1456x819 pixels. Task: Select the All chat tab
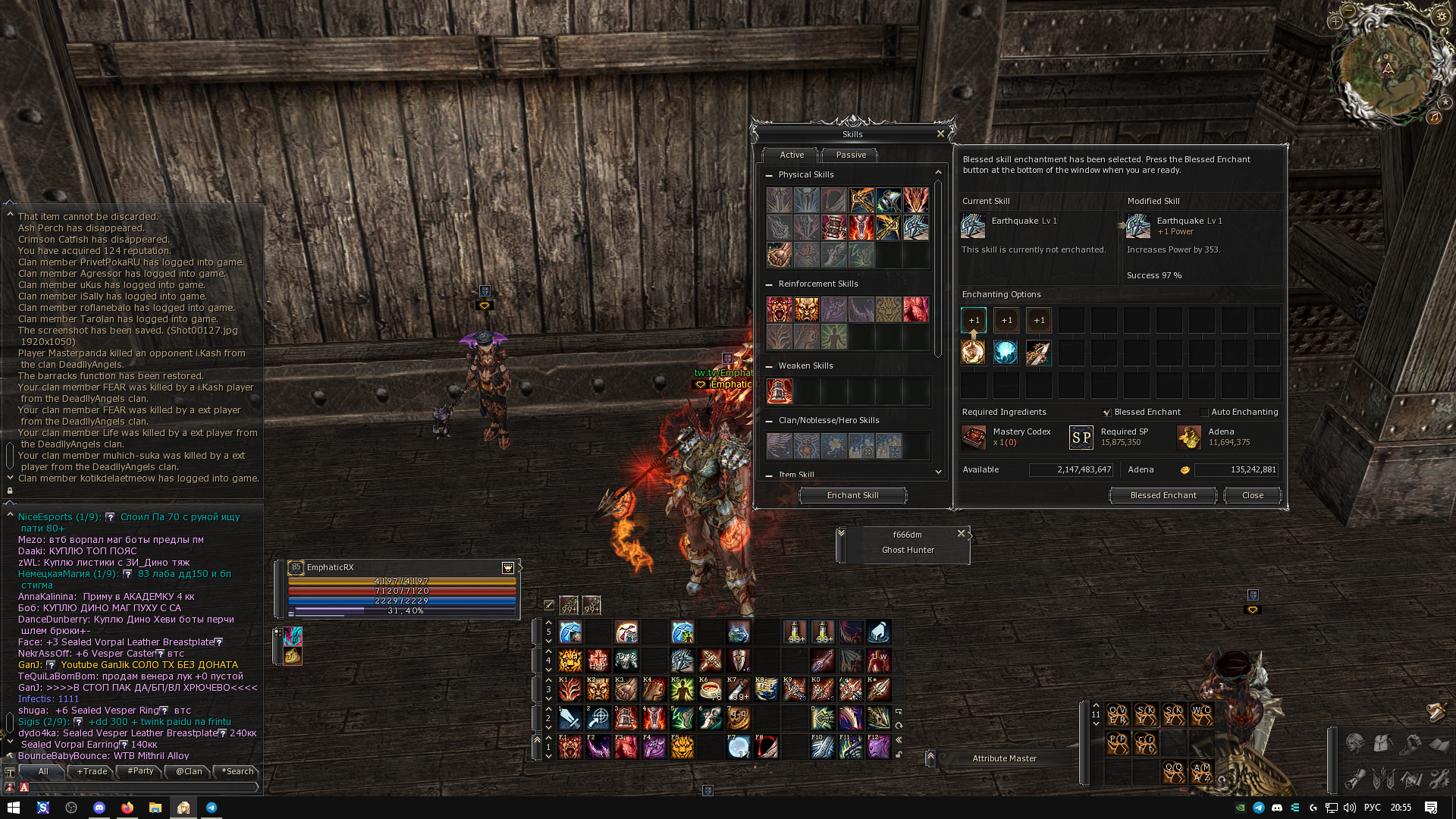click(43, 772)
